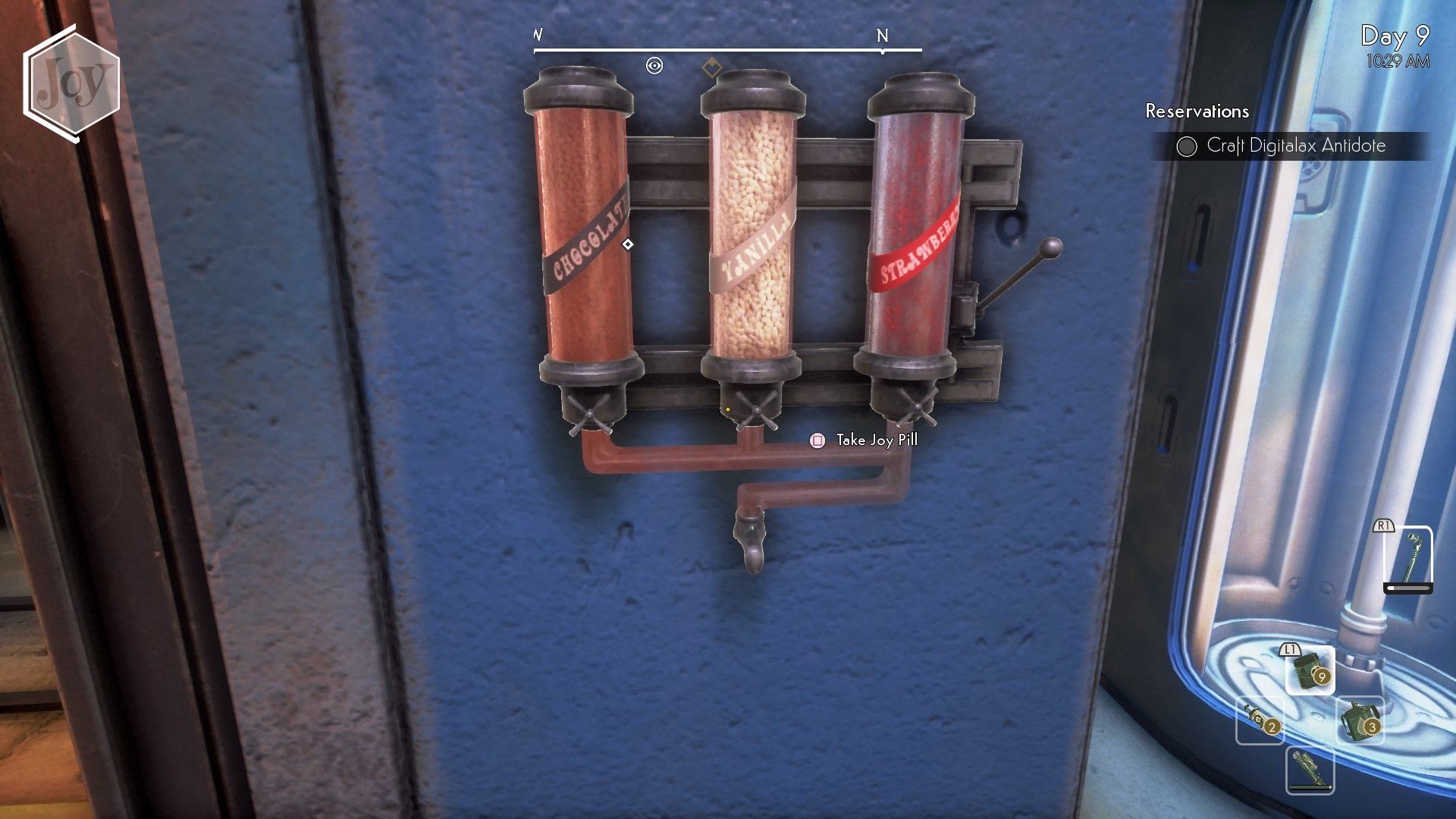Click the diamond waypoint icon on the compass

(x=709, y=67)
